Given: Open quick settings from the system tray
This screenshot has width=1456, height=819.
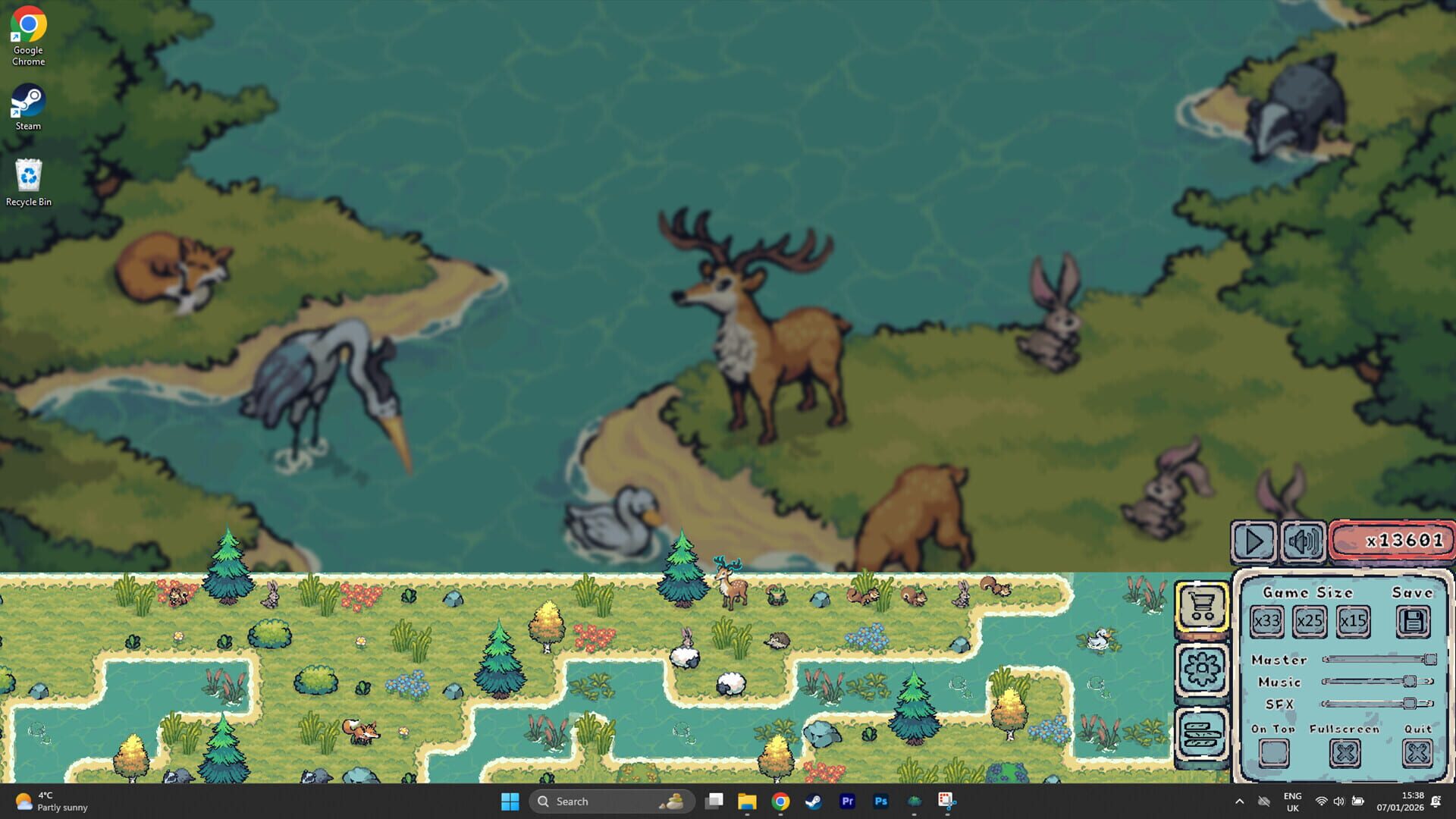Looking at the screenshot, I should tap(1339, 801).
